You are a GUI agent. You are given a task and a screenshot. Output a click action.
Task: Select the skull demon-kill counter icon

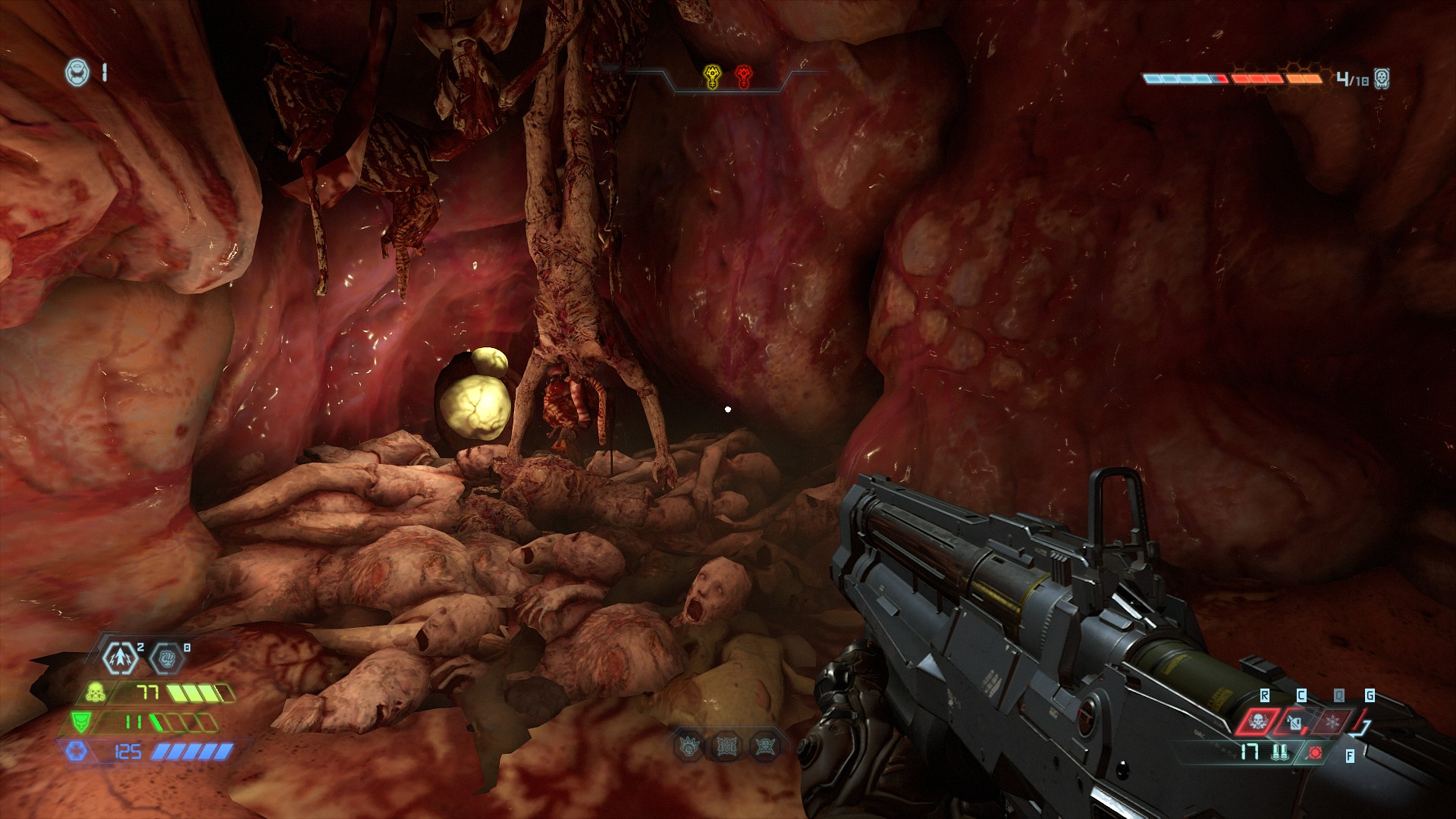pyautogui.click(x=1382, y=79)
